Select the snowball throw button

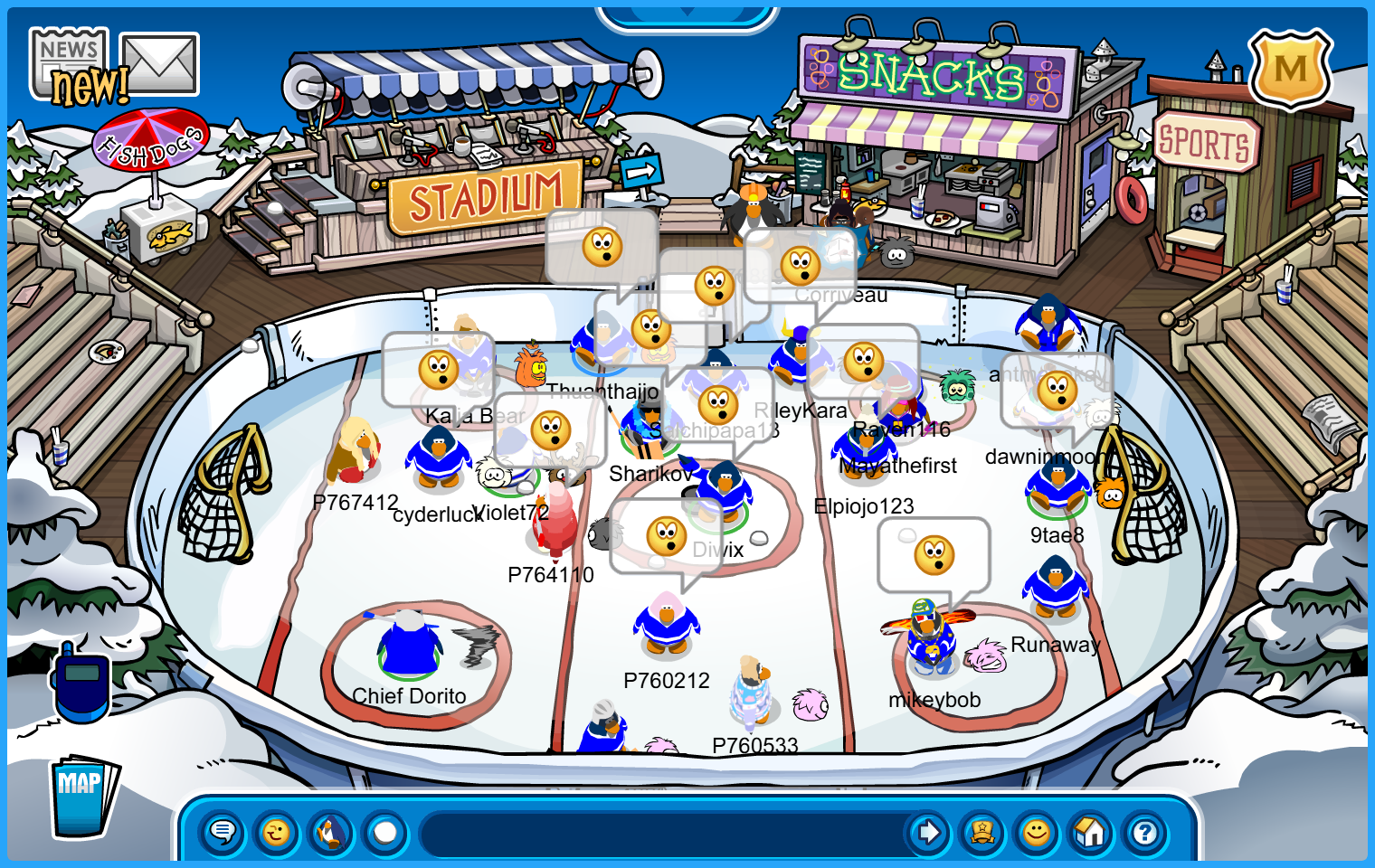(x=385, y=832)
